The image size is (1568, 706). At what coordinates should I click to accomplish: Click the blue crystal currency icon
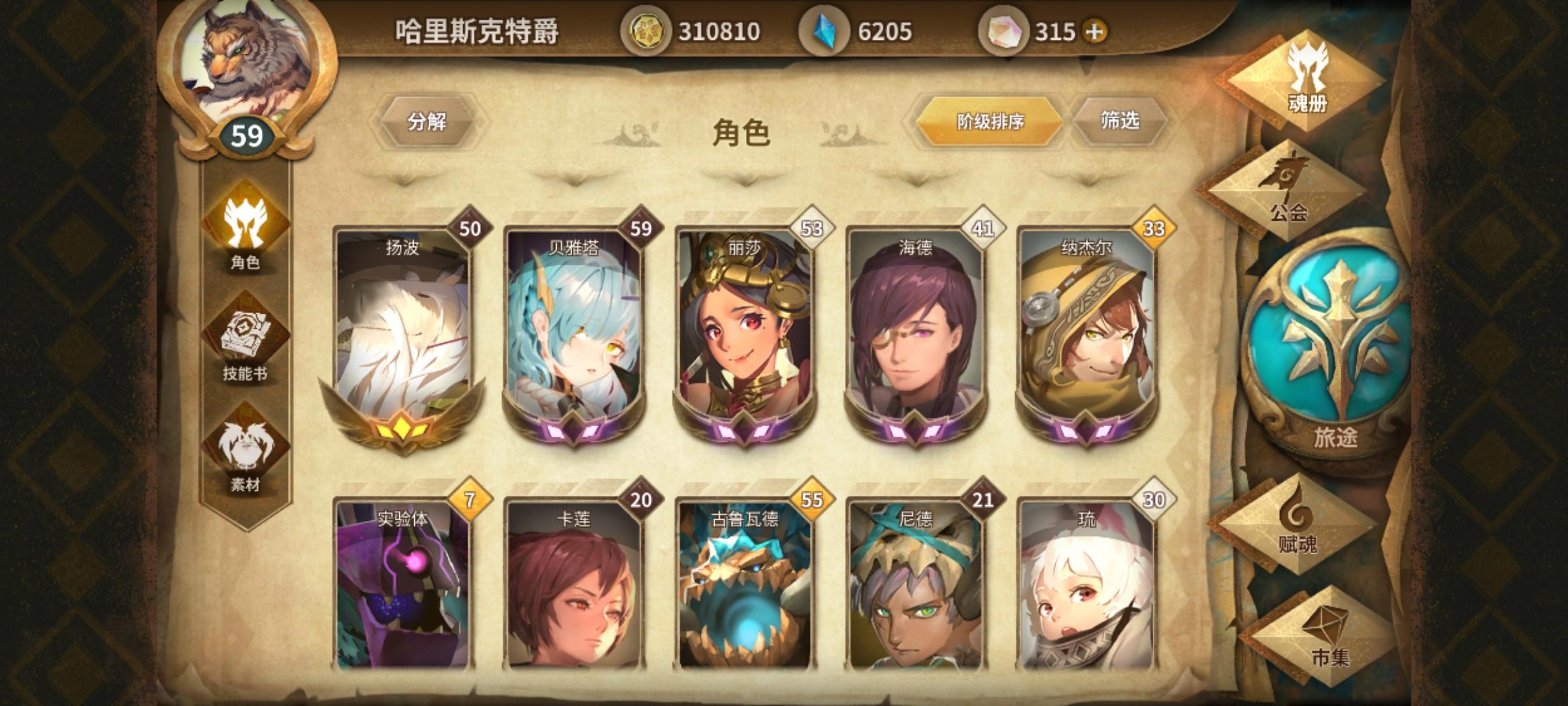(823, 29)
